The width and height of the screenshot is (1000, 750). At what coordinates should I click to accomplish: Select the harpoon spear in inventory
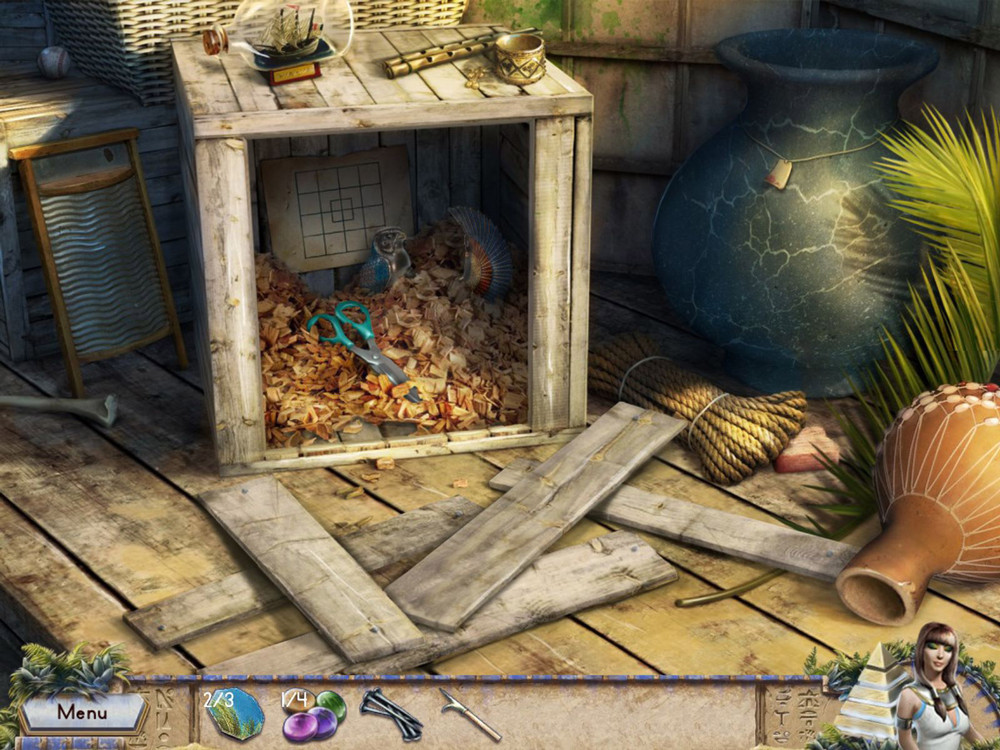469,714
